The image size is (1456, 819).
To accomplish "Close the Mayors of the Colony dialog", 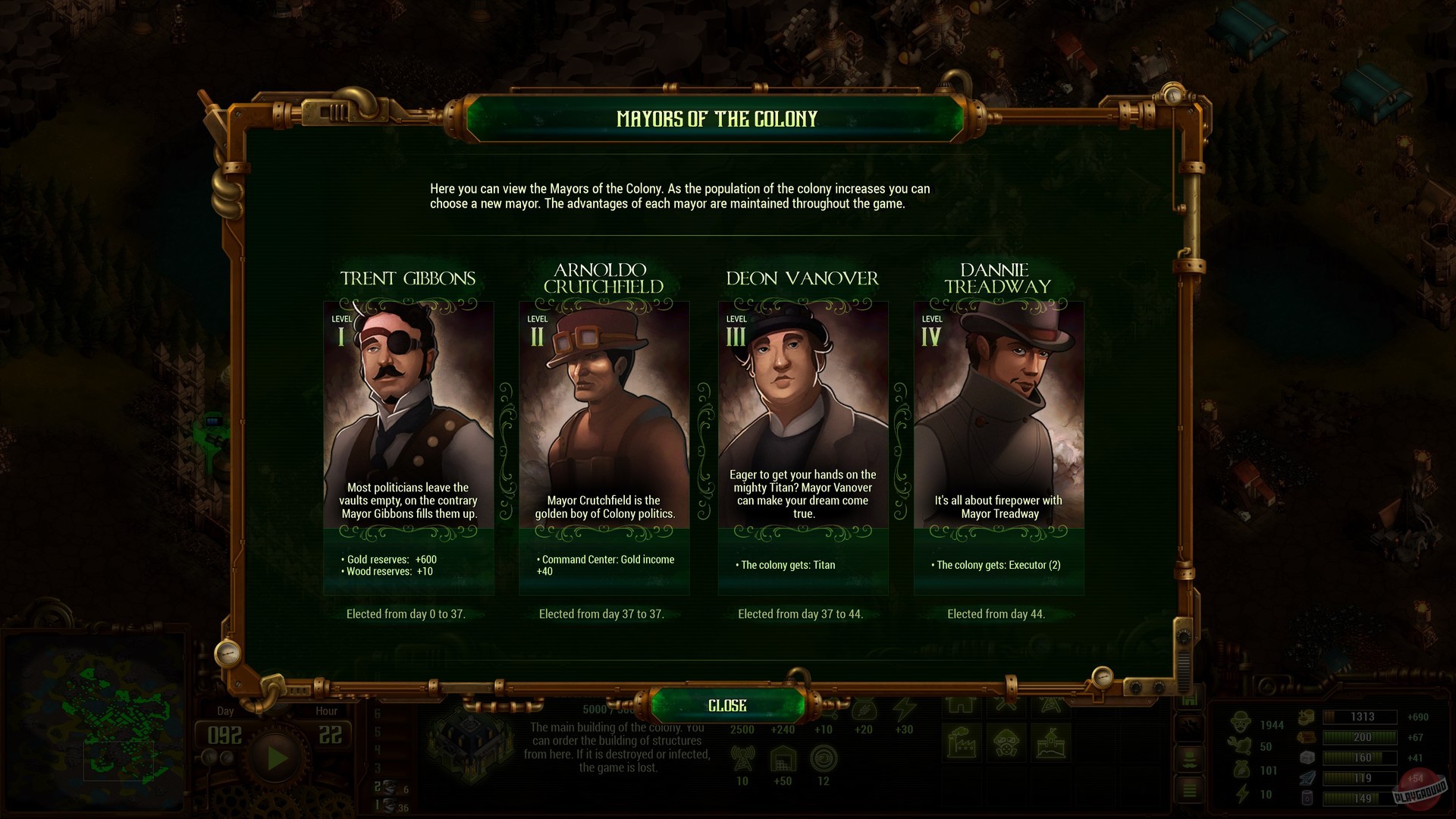I will tap(726, 704).
